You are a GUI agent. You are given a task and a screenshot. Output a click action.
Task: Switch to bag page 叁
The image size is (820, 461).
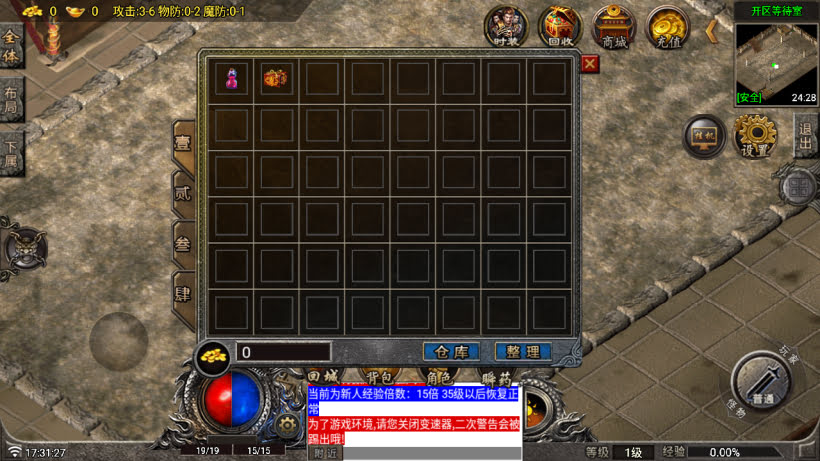pyautogui.click(x=183, y=243)
